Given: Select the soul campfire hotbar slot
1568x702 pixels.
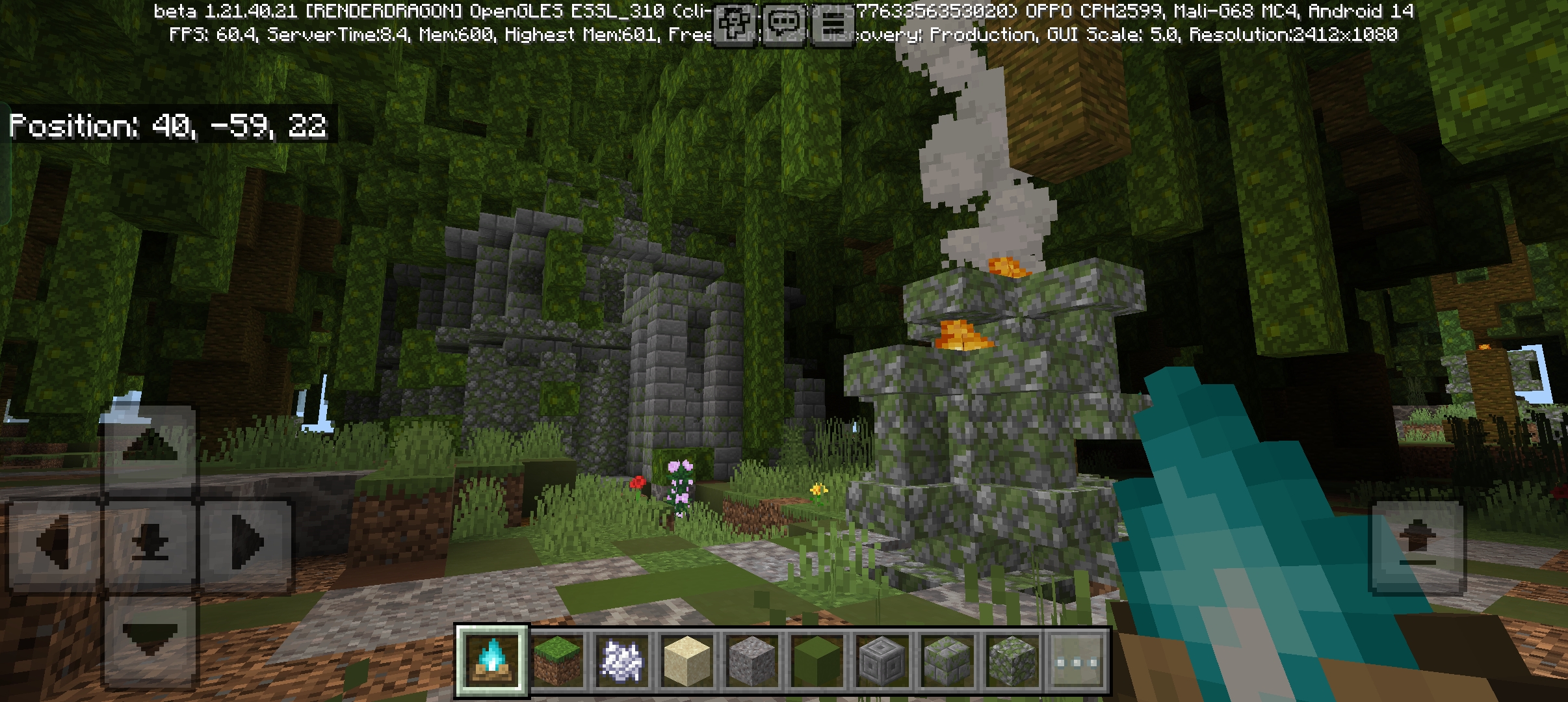Looking at the screenshot, I should click(492, 661).
